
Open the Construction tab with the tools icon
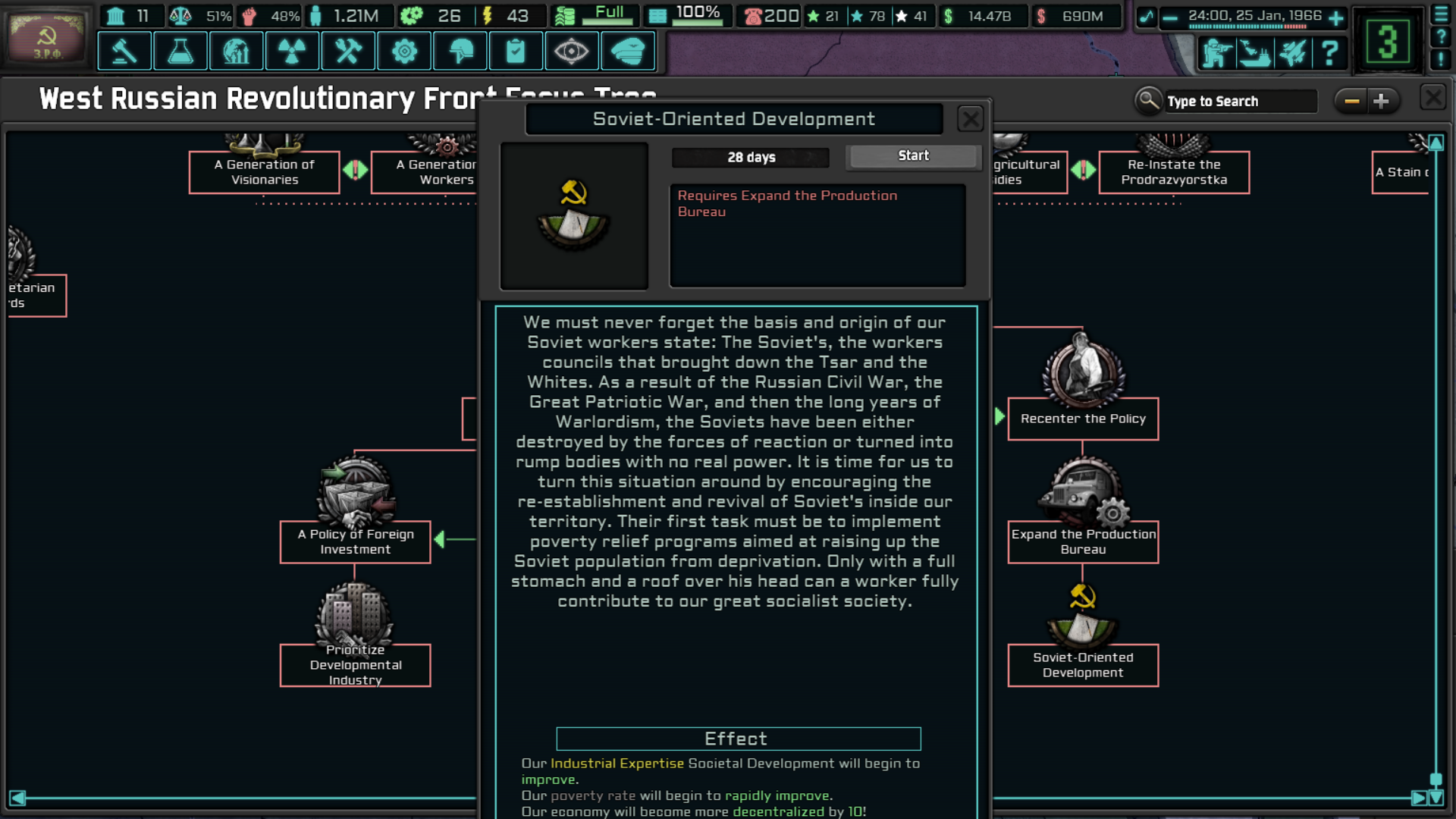(x=348, y=51)
